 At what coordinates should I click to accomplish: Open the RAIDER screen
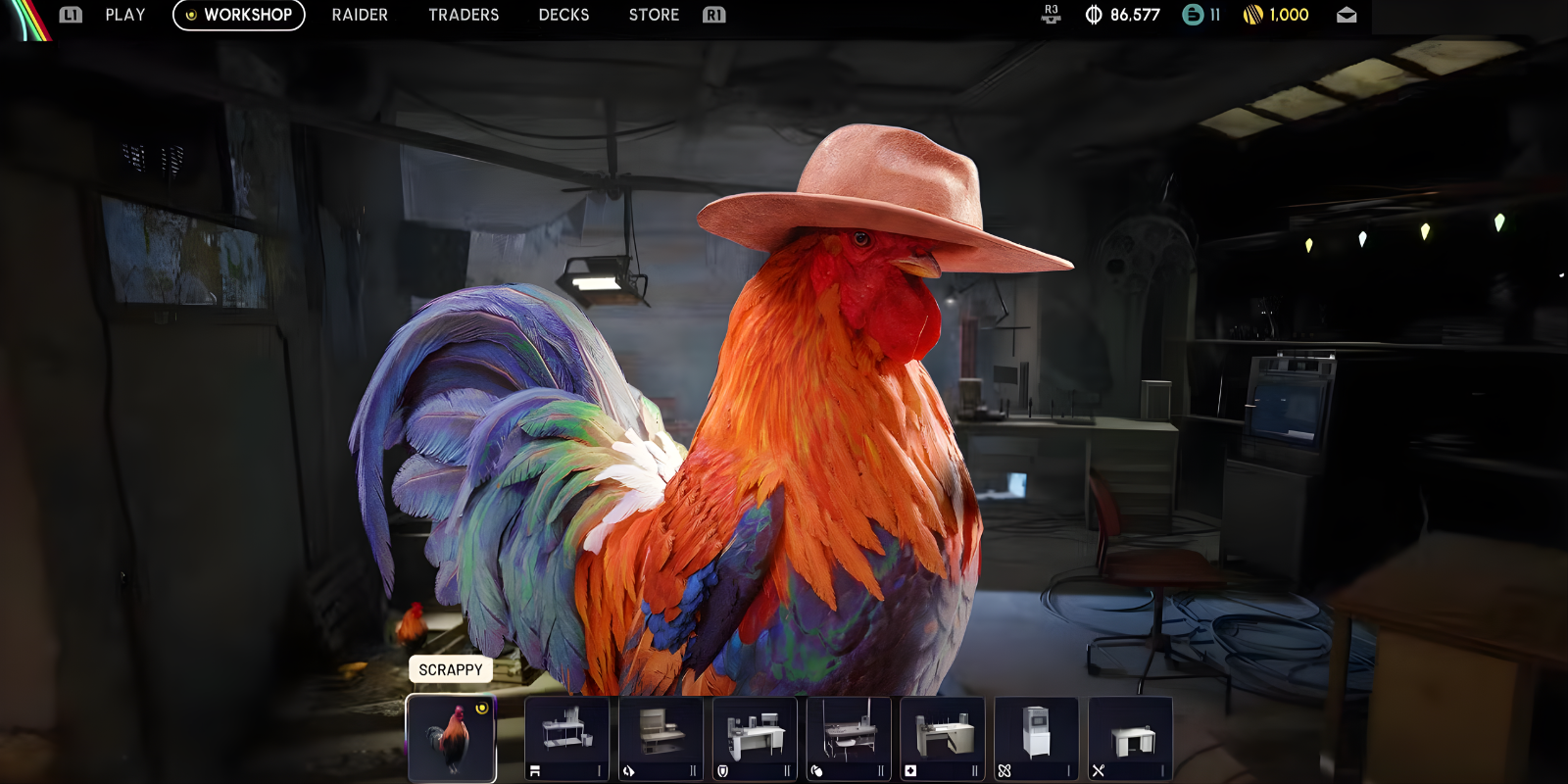(x=360, y=15)
